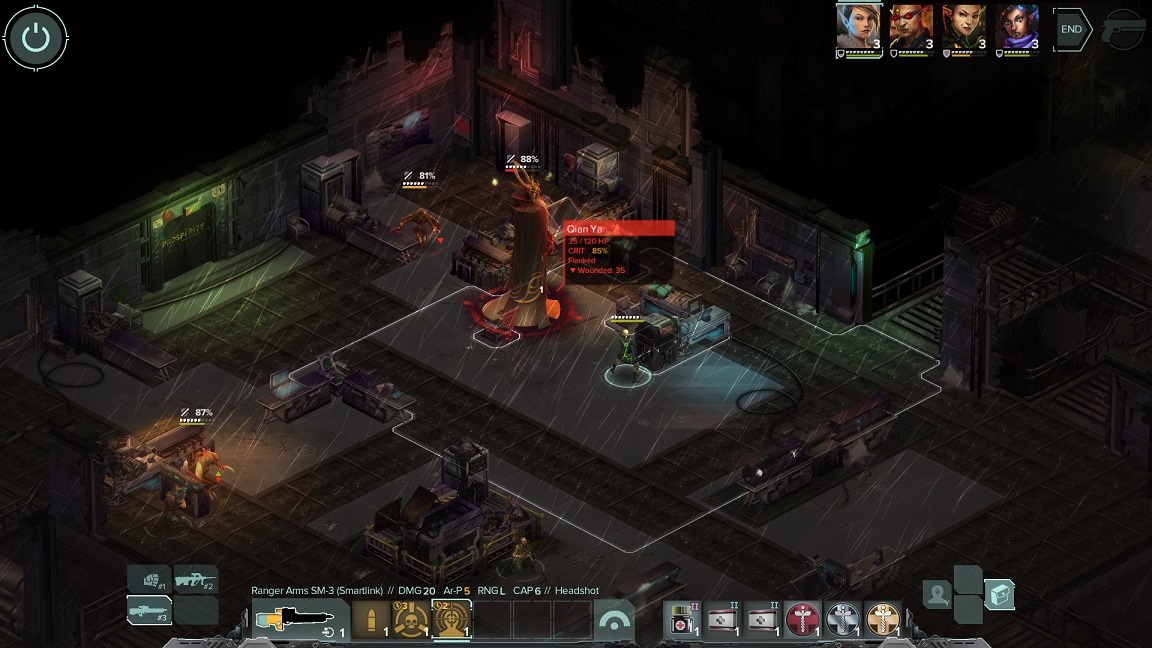This screenshot has width=1152, height=648.
Task: Select the green-hooded elf portrait
Action: pos(964,28)
